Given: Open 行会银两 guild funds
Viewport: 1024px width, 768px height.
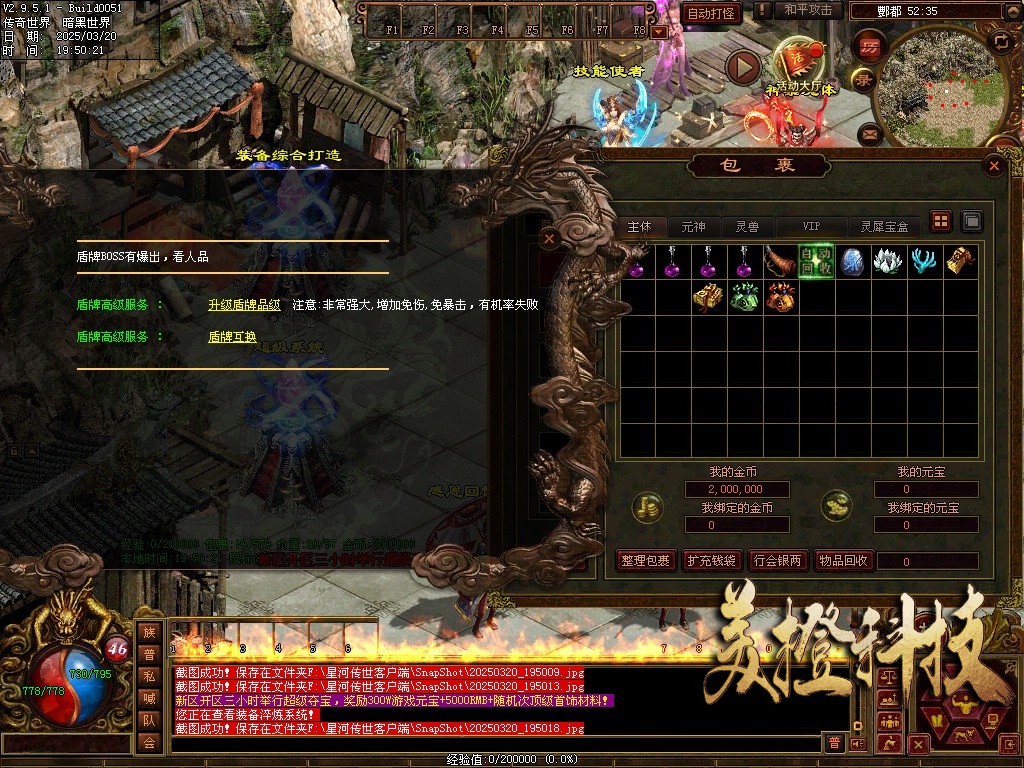Looking at the screenshot, I should pos(778,561).
